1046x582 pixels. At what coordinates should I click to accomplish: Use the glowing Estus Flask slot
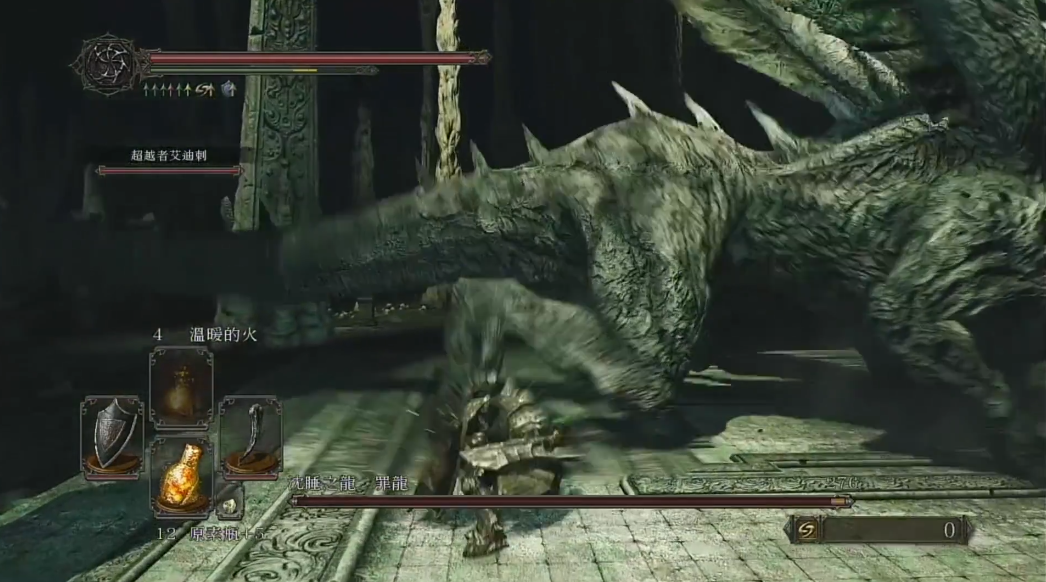point(181,475)
